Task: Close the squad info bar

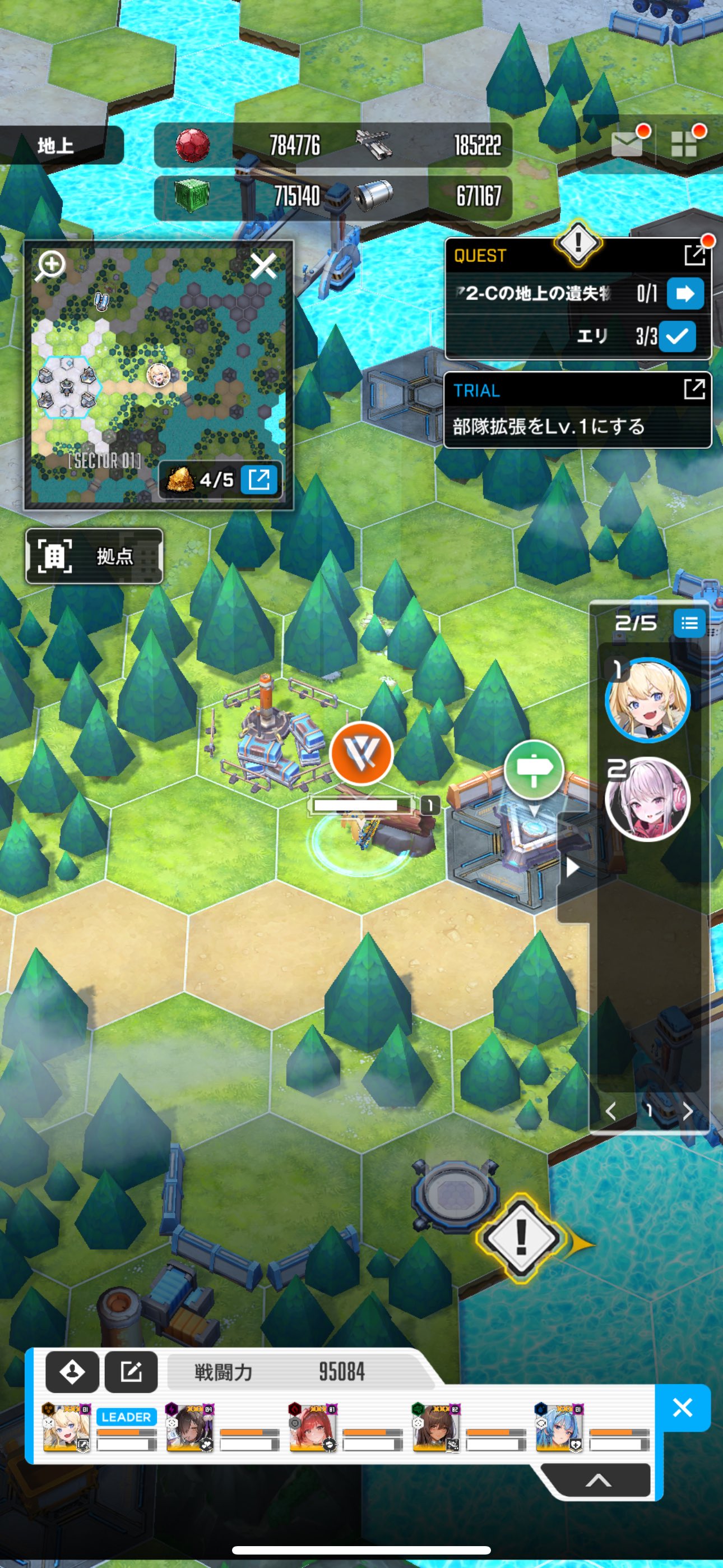Action: 682,1406
